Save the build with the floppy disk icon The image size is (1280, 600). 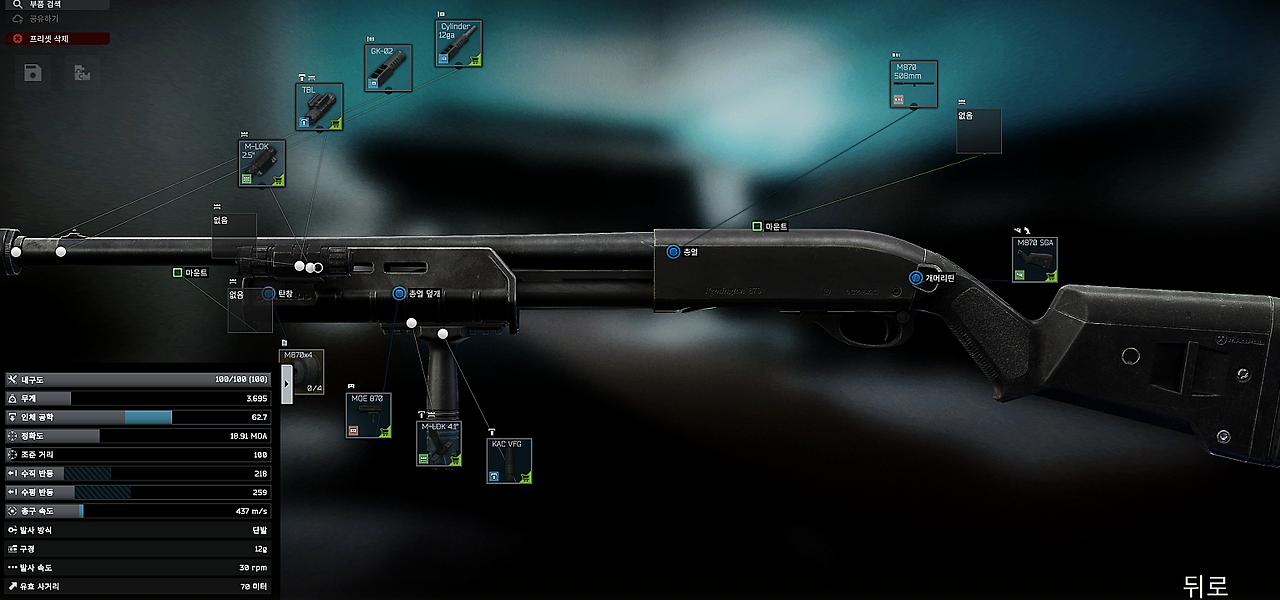click(33, 72)
